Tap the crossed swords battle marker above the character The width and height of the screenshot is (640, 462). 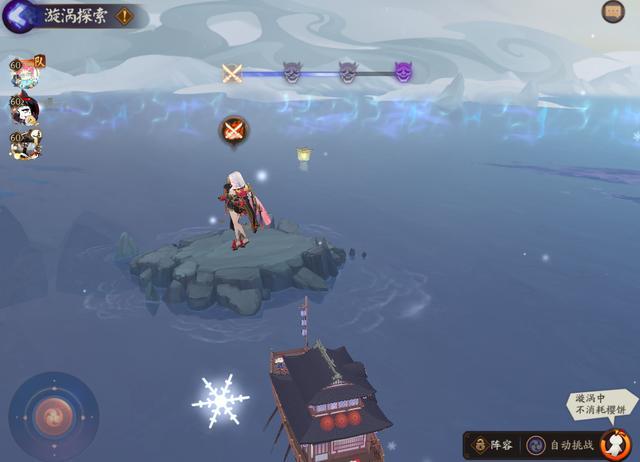[x=233, y=130]
